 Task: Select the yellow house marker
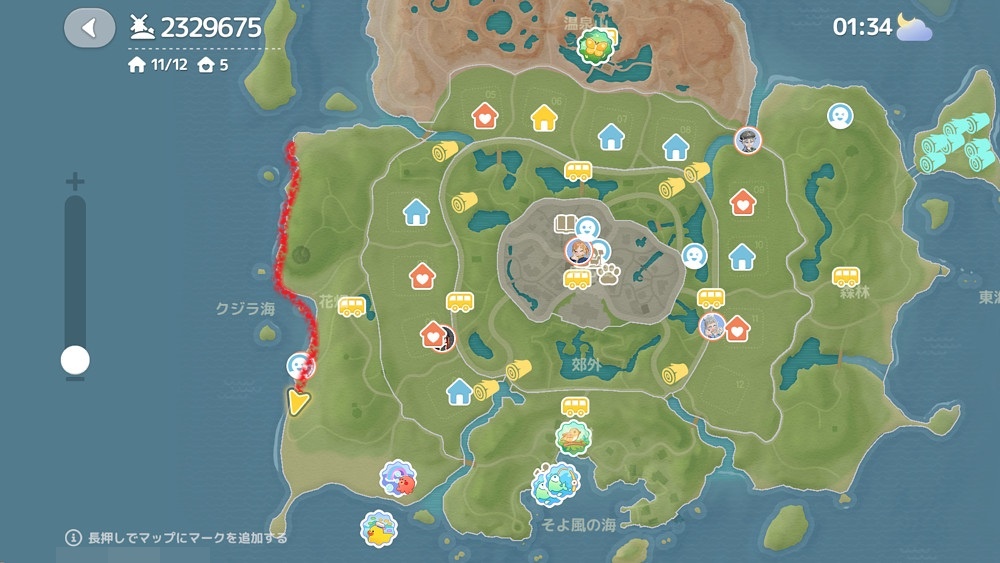[543, 118]
